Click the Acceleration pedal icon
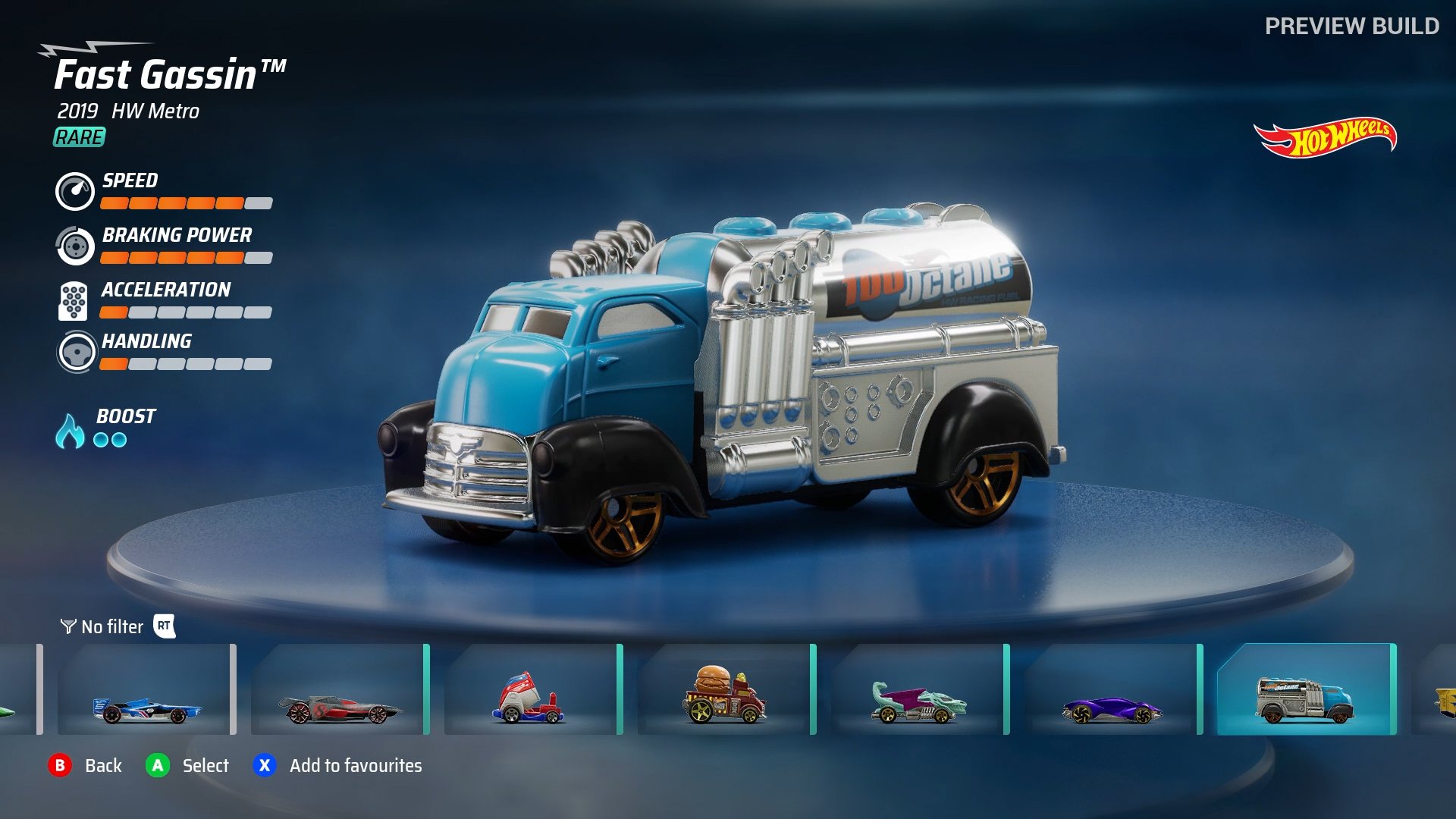 pyautogui.click(x=74, y=300)
